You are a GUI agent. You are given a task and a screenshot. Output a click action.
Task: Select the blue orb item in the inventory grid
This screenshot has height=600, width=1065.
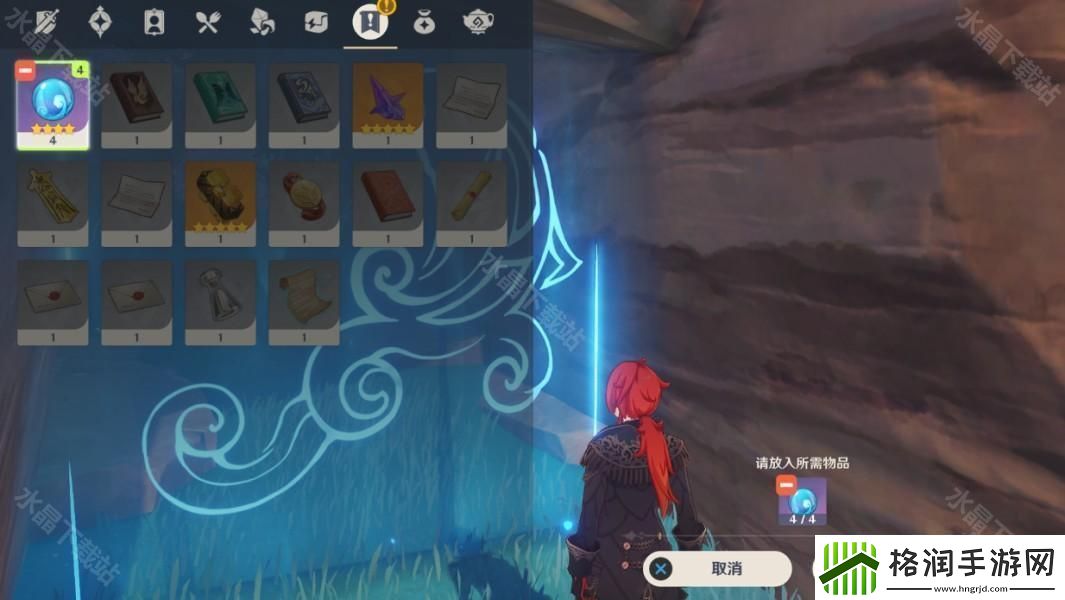click(53, 102)
